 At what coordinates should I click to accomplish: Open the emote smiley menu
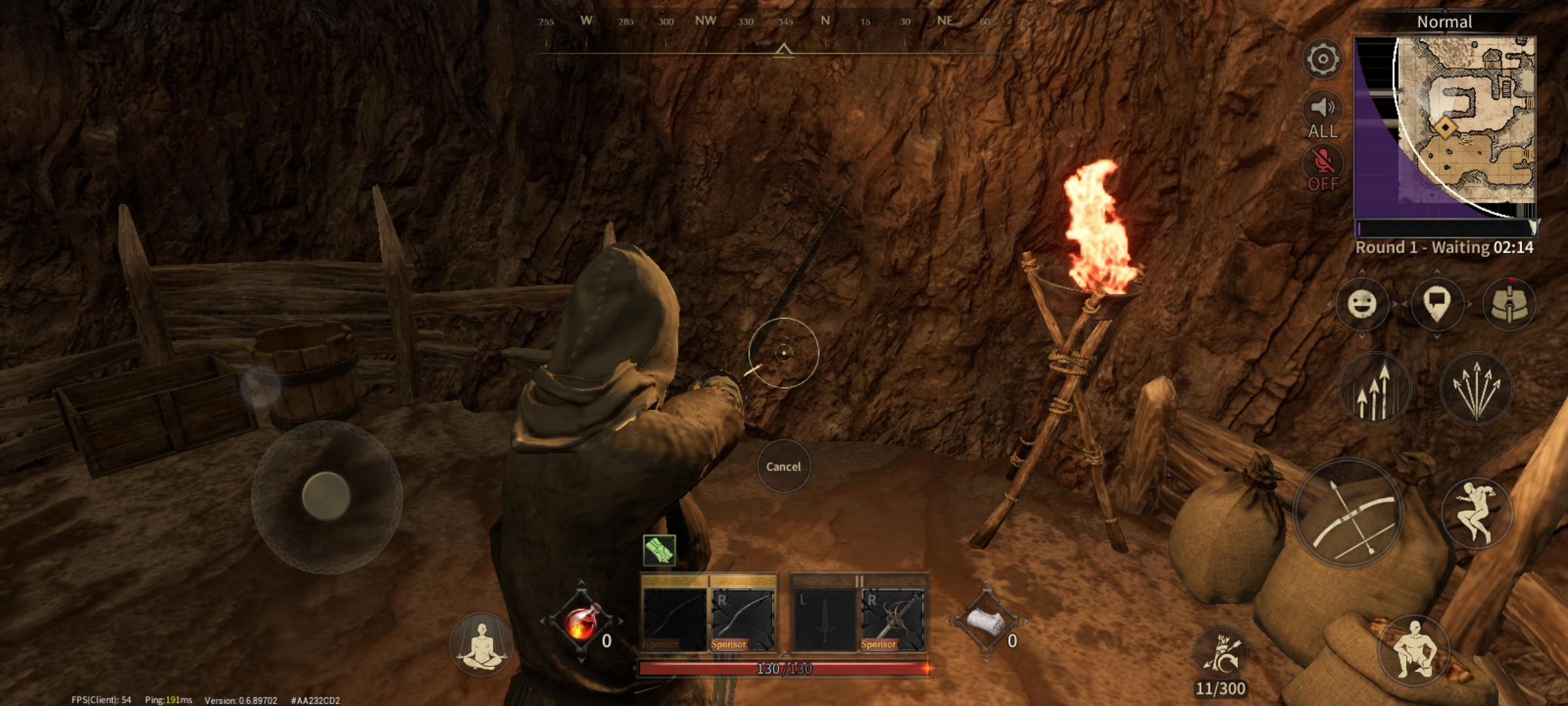1362,304
